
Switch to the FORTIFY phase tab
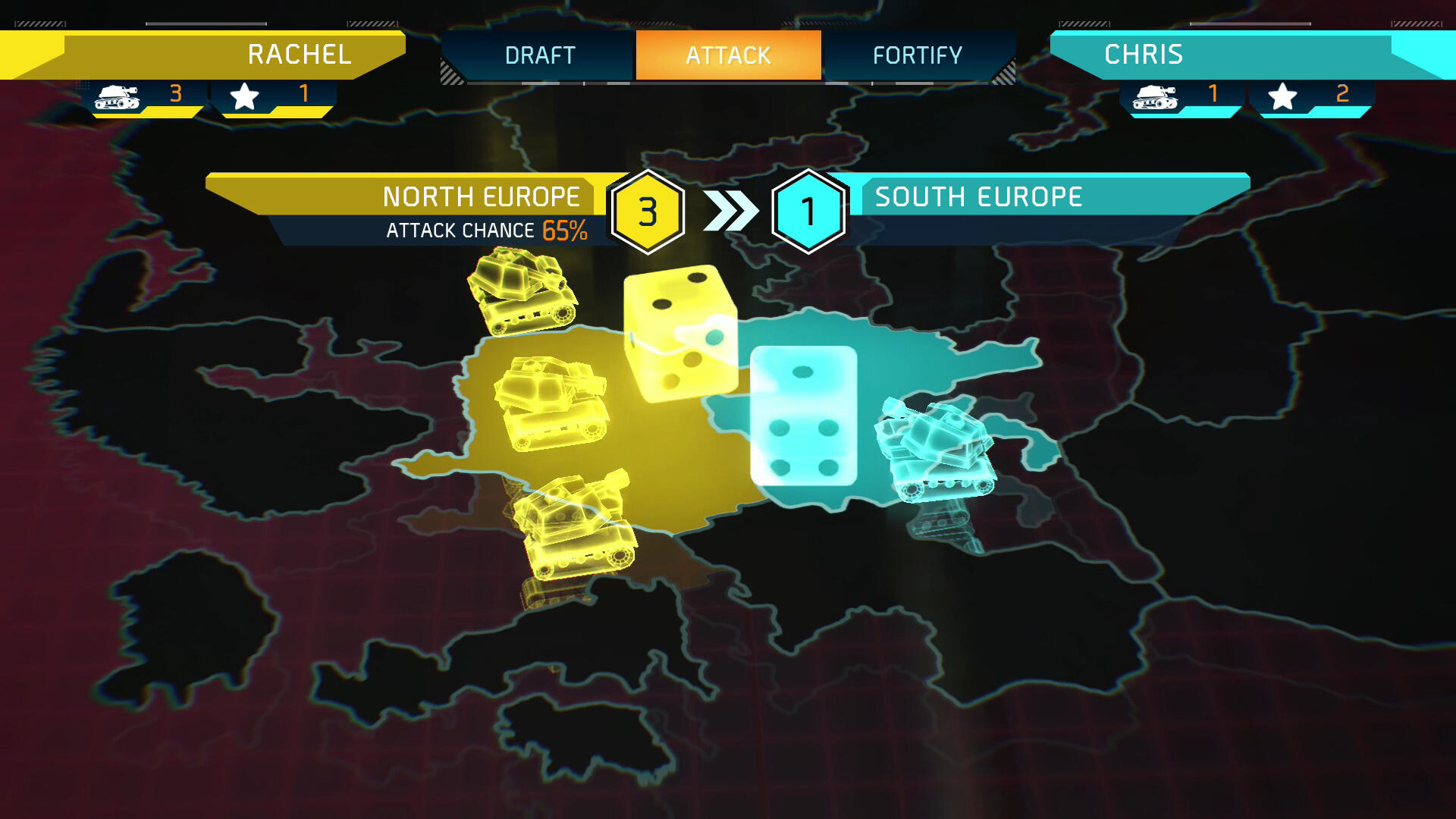click(918, 55)
